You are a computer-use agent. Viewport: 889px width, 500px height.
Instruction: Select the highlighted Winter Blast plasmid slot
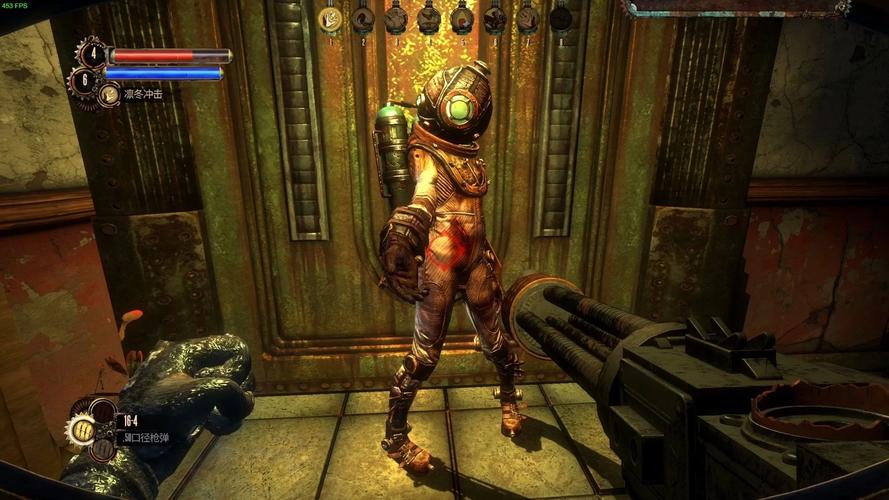pos(330,17)
